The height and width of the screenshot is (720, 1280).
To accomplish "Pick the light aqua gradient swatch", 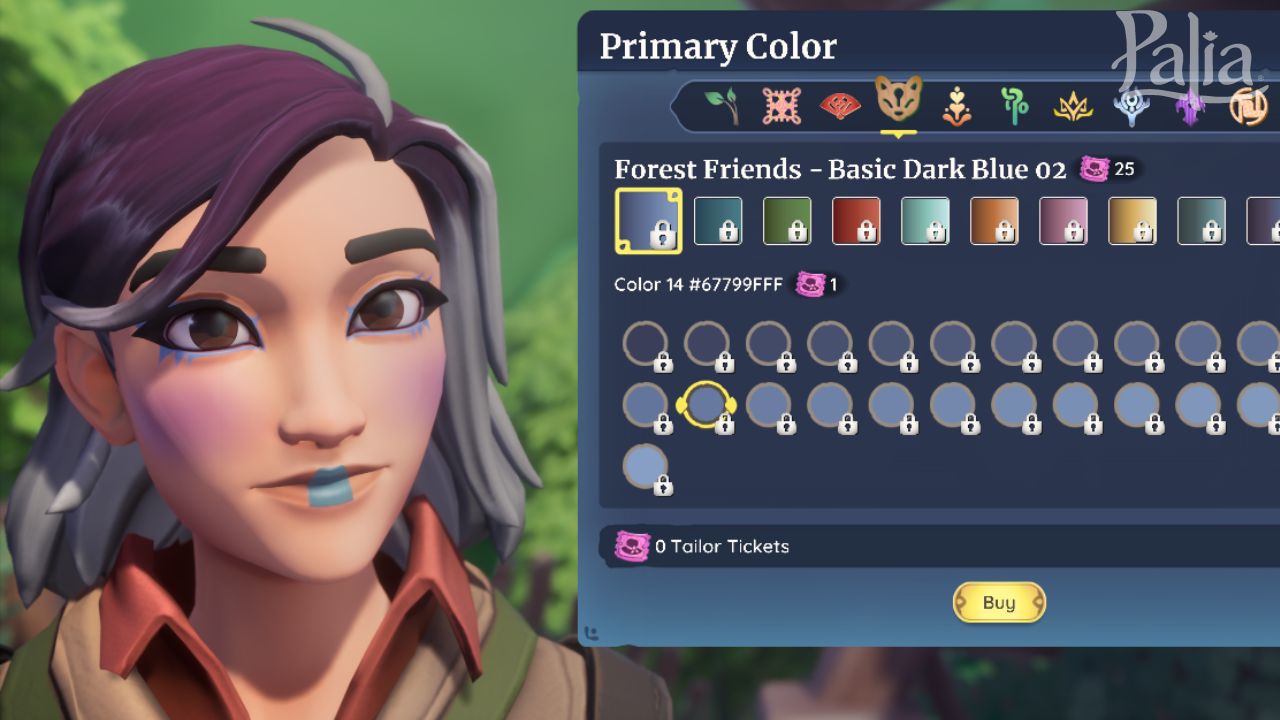I will click(x=925, y=220).
